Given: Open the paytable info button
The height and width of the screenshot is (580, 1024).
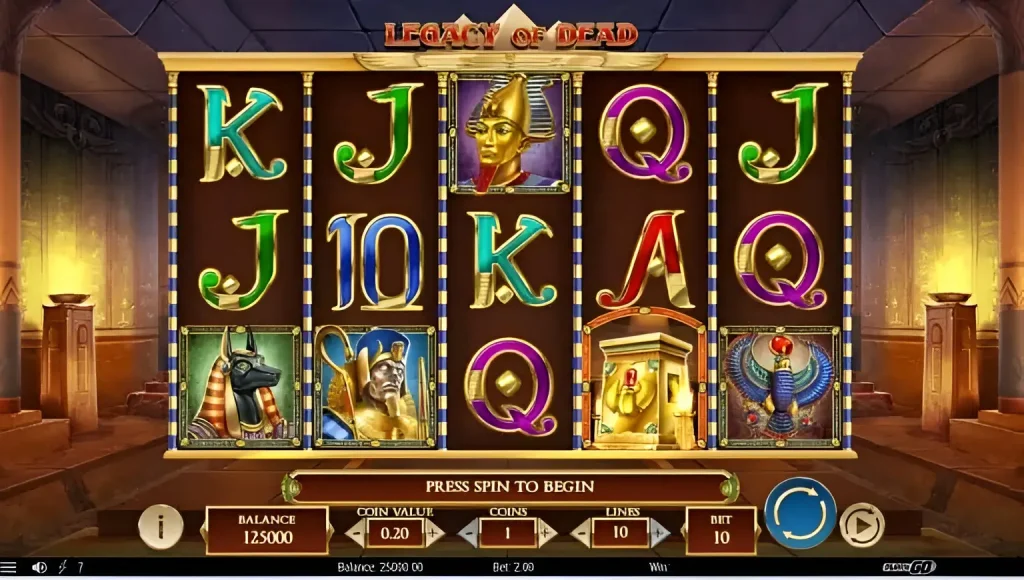Looking at the screenshot, I should click(x=161, y=526).
